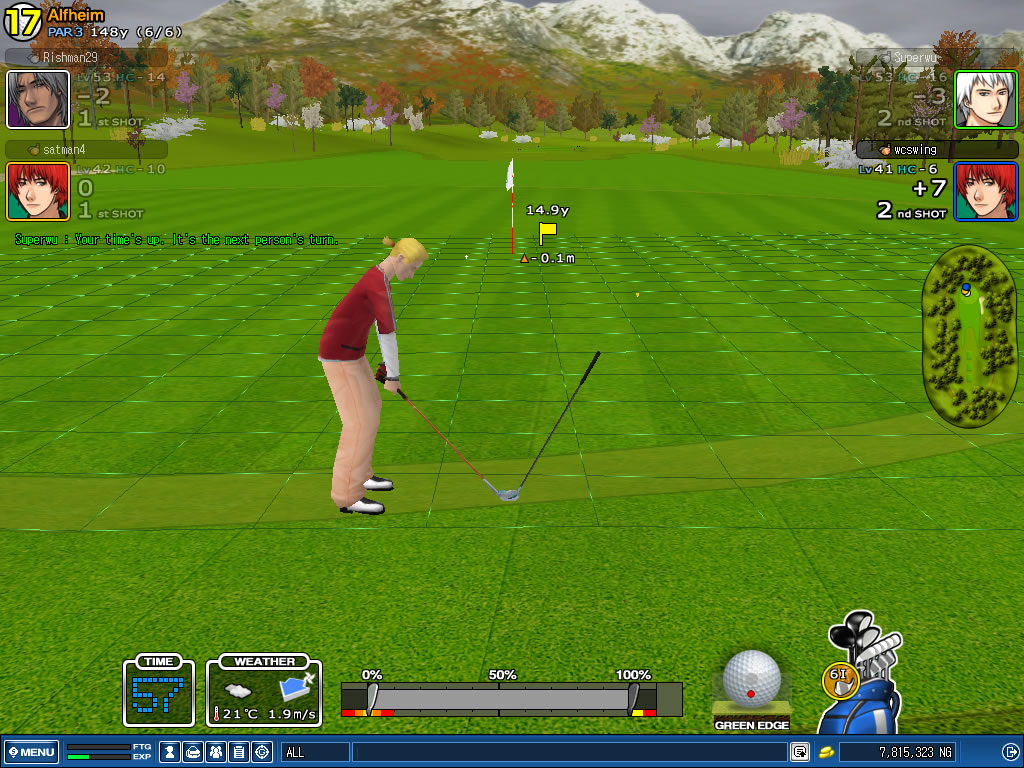
Task: Open the MENU button
Action: (33, 752)
